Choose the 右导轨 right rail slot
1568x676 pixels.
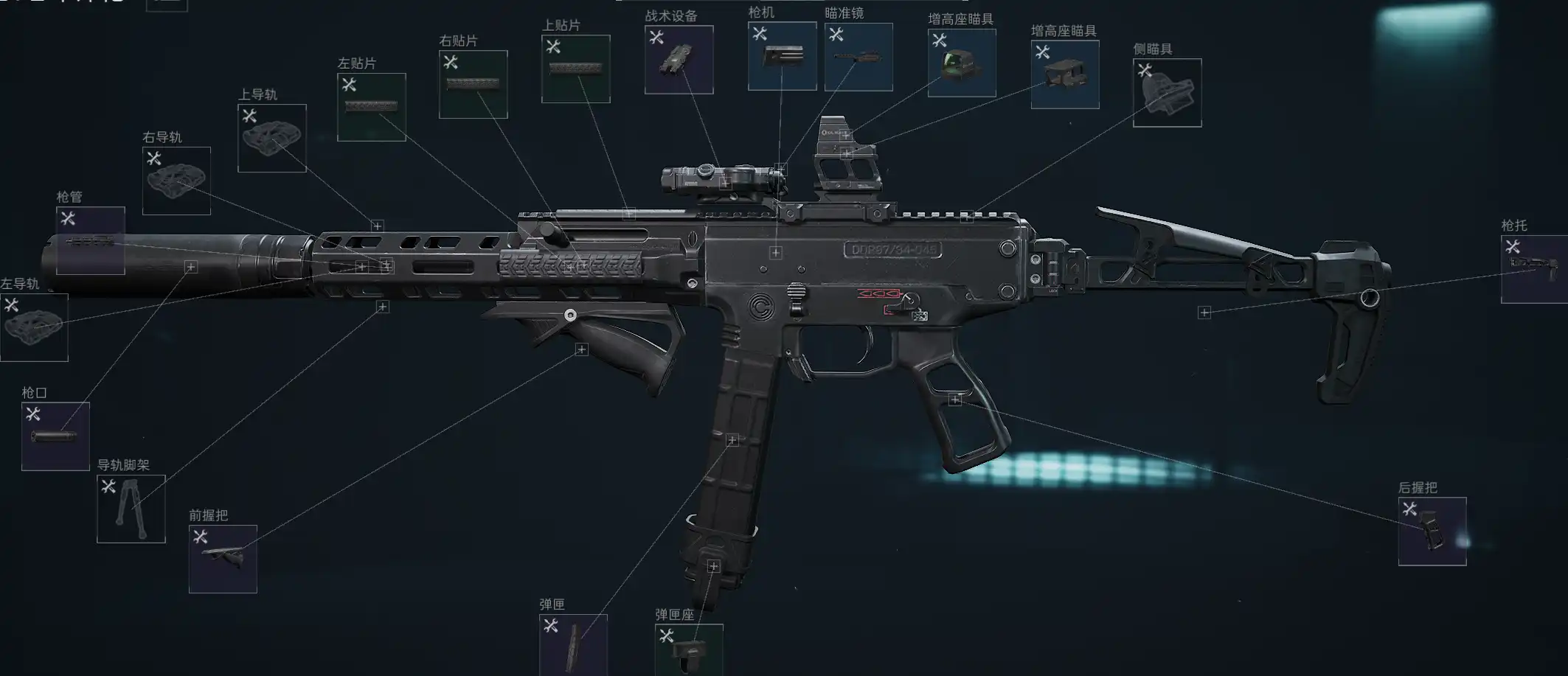176,181
